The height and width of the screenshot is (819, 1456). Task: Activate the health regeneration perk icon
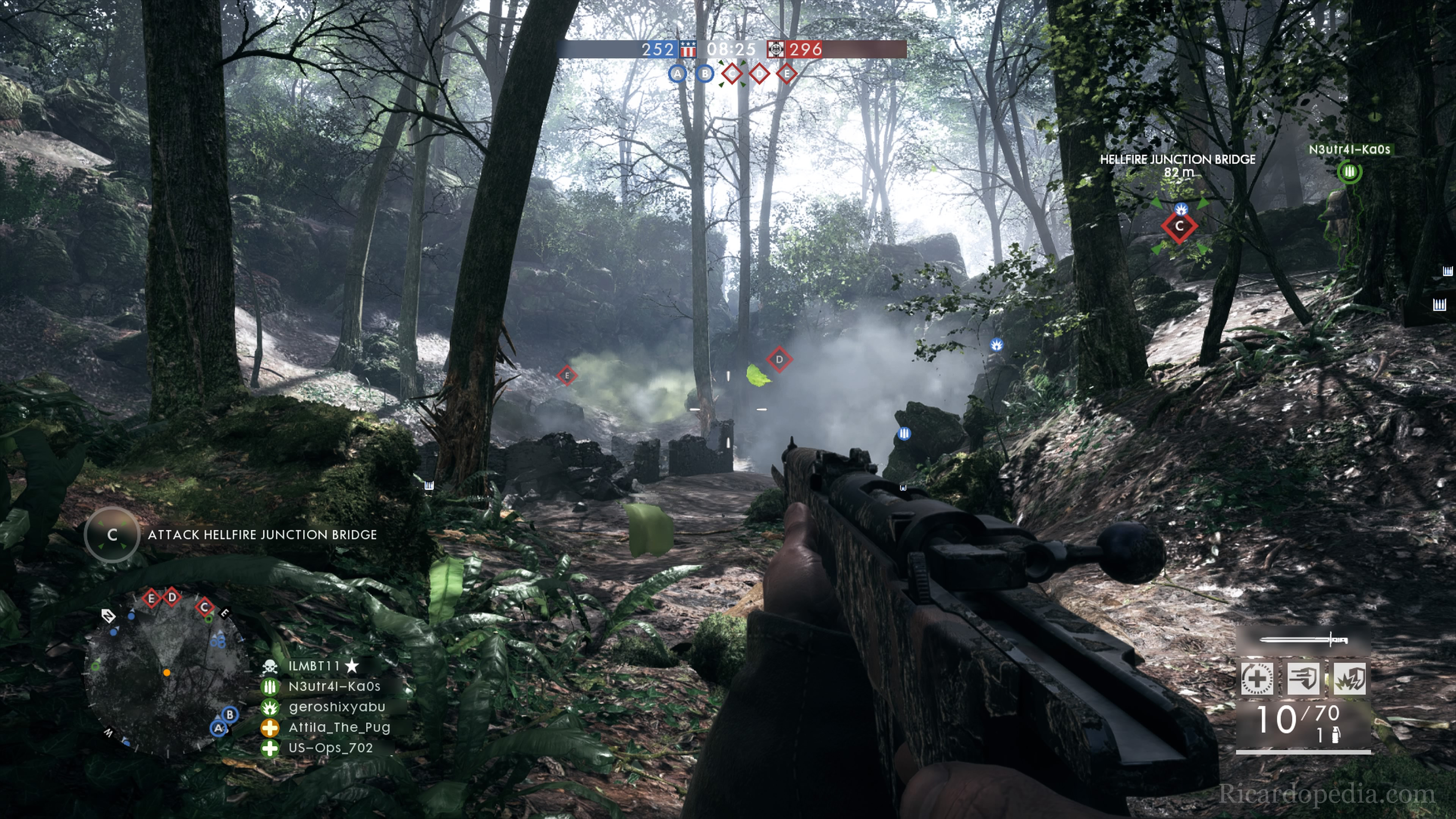click(x=1257, y=678)
